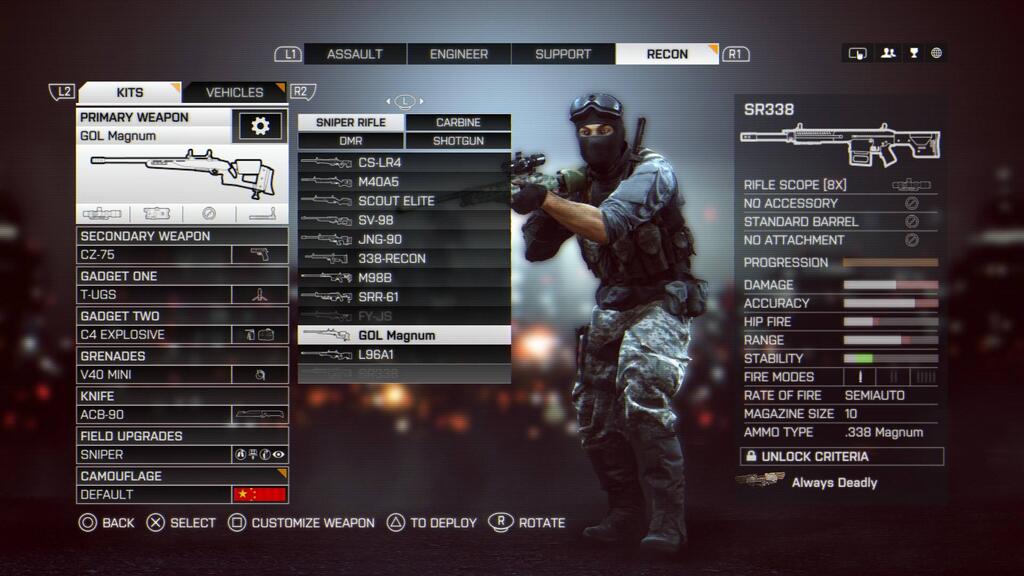Select the M40A5 rifle entry
1024x576 pixels.
pyautogui.click(x=404, y=181)
